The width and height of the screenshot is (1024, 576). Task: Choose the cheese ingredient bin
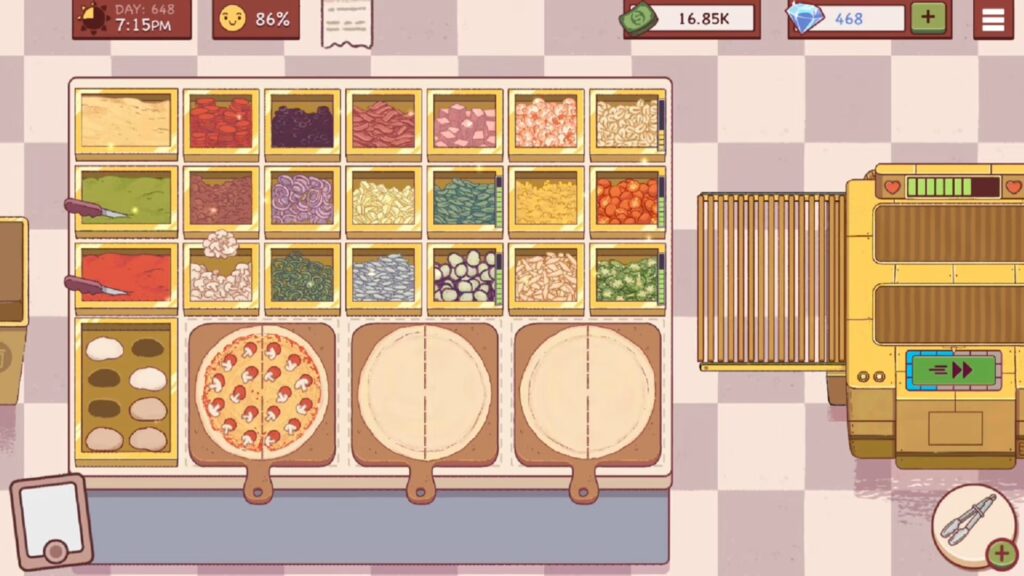(x=127, y=123)
